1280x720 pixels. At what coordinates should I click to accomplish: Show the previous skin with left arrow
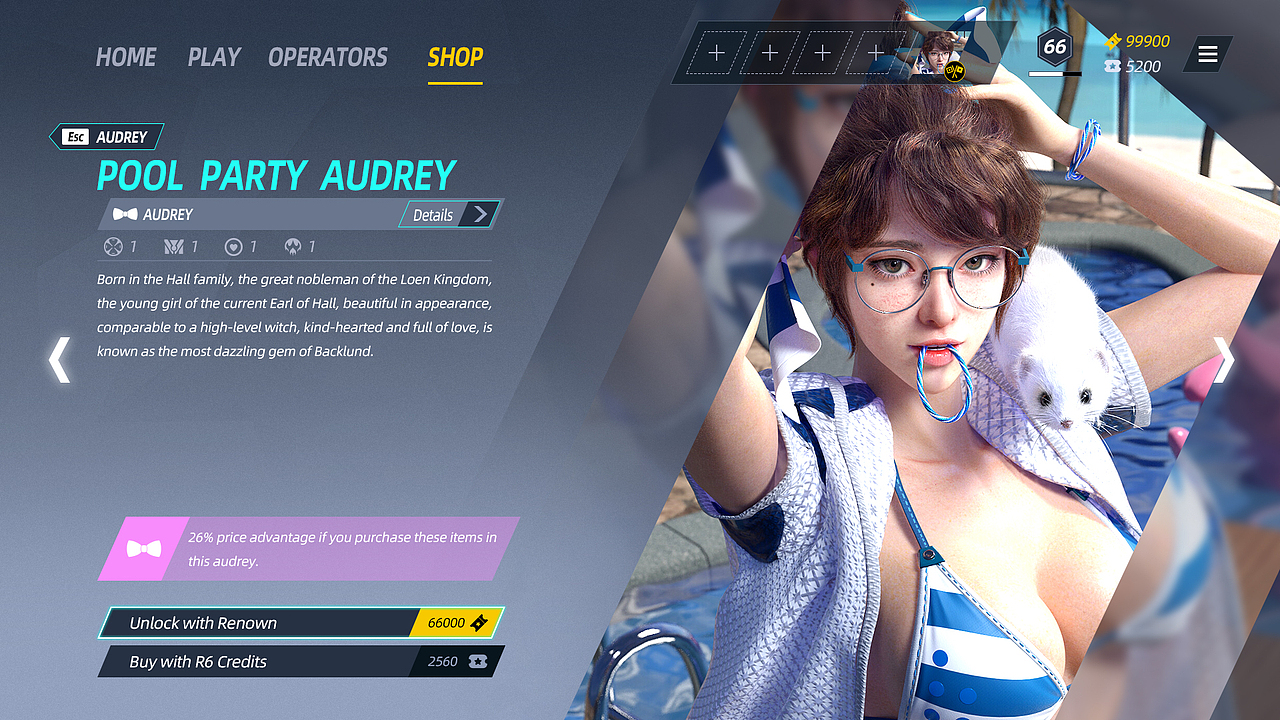(x=60, y=360)
